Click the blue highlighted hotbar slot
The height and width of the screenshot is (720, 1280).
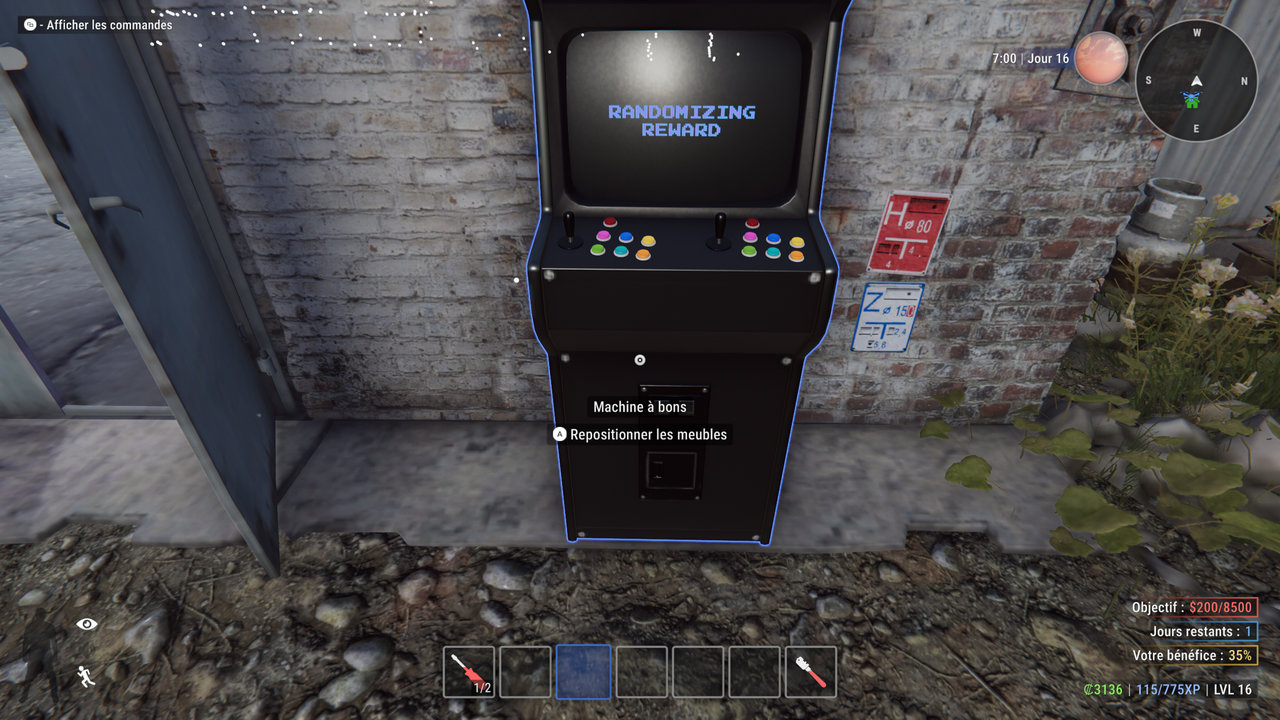(583, 671)
